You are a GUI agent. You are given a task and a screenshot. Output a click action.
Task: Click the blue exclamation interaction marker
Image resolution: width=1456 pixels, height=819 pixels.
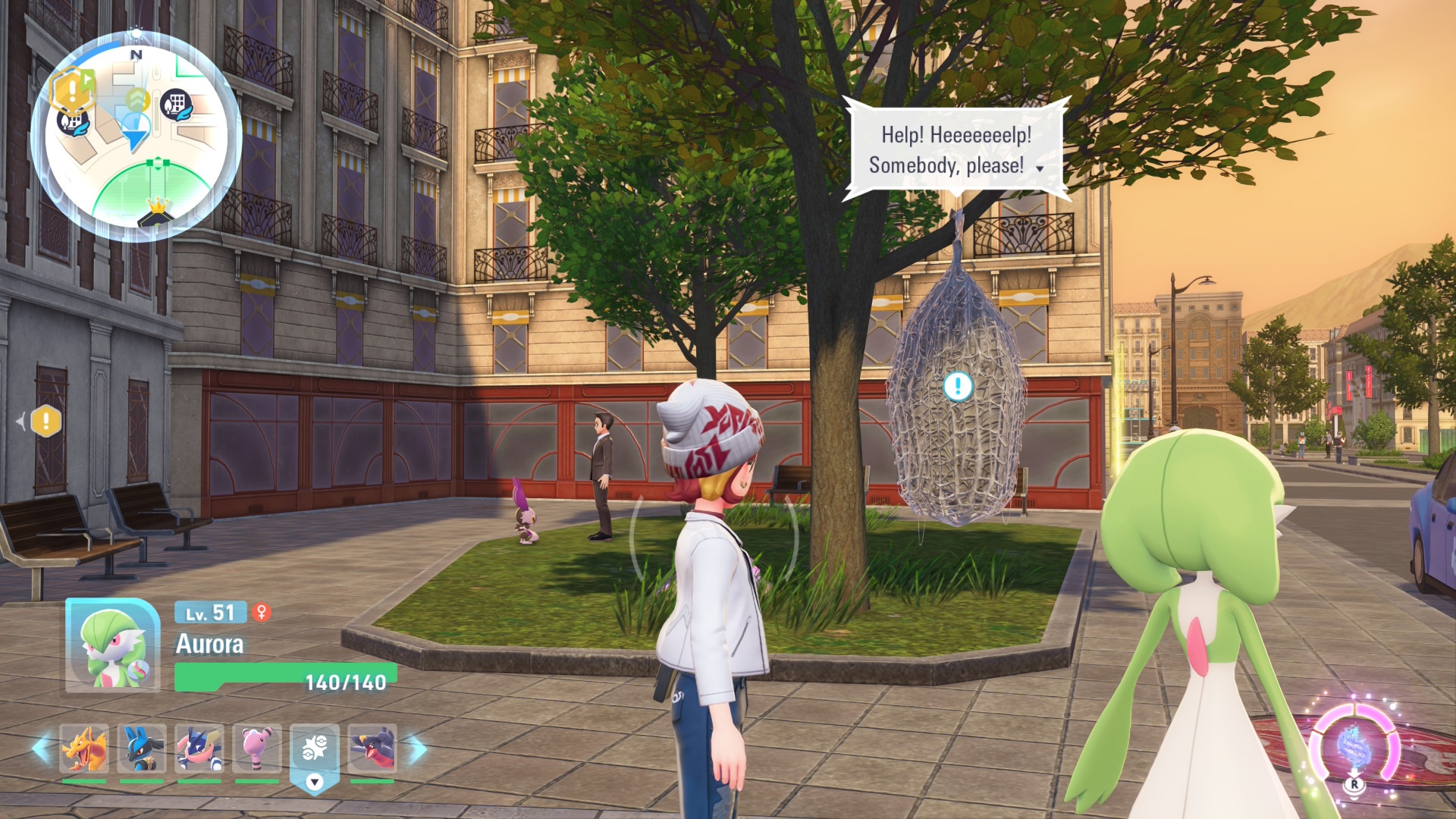coord(958,386)
